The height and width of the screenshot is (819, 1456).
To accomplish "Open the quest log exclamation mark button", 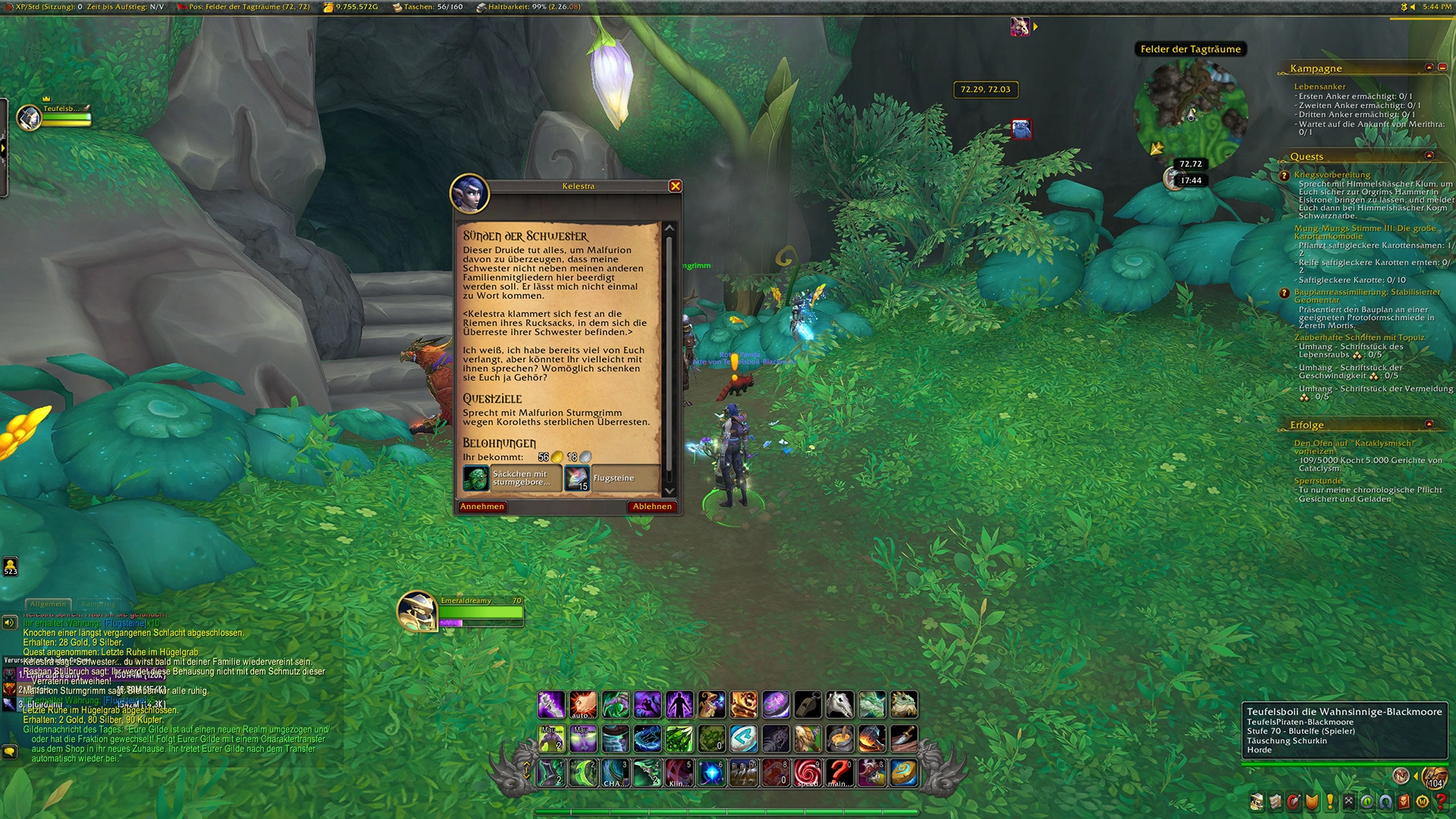I will (1330, 802).
